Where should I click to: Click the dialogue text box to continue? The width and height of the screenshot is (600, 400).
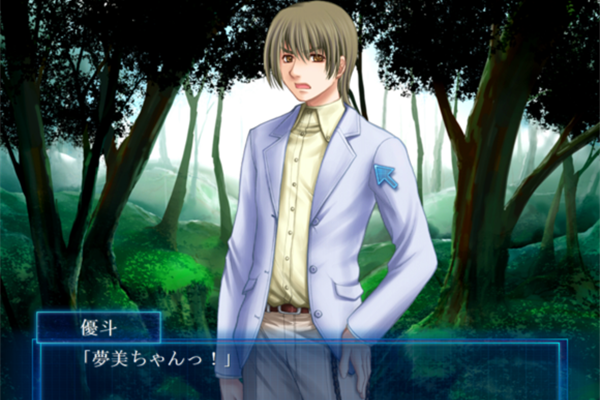pyautogui.click(x=300, y=370)
